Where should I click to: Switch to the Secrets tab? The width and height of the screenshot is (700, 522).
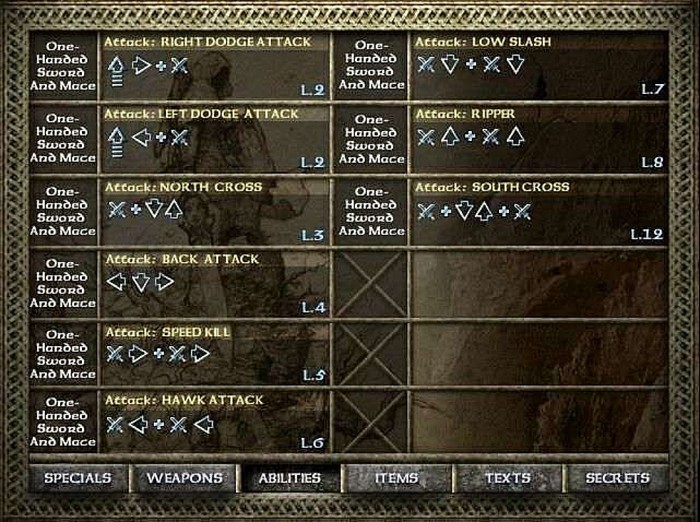click(617, 479)
